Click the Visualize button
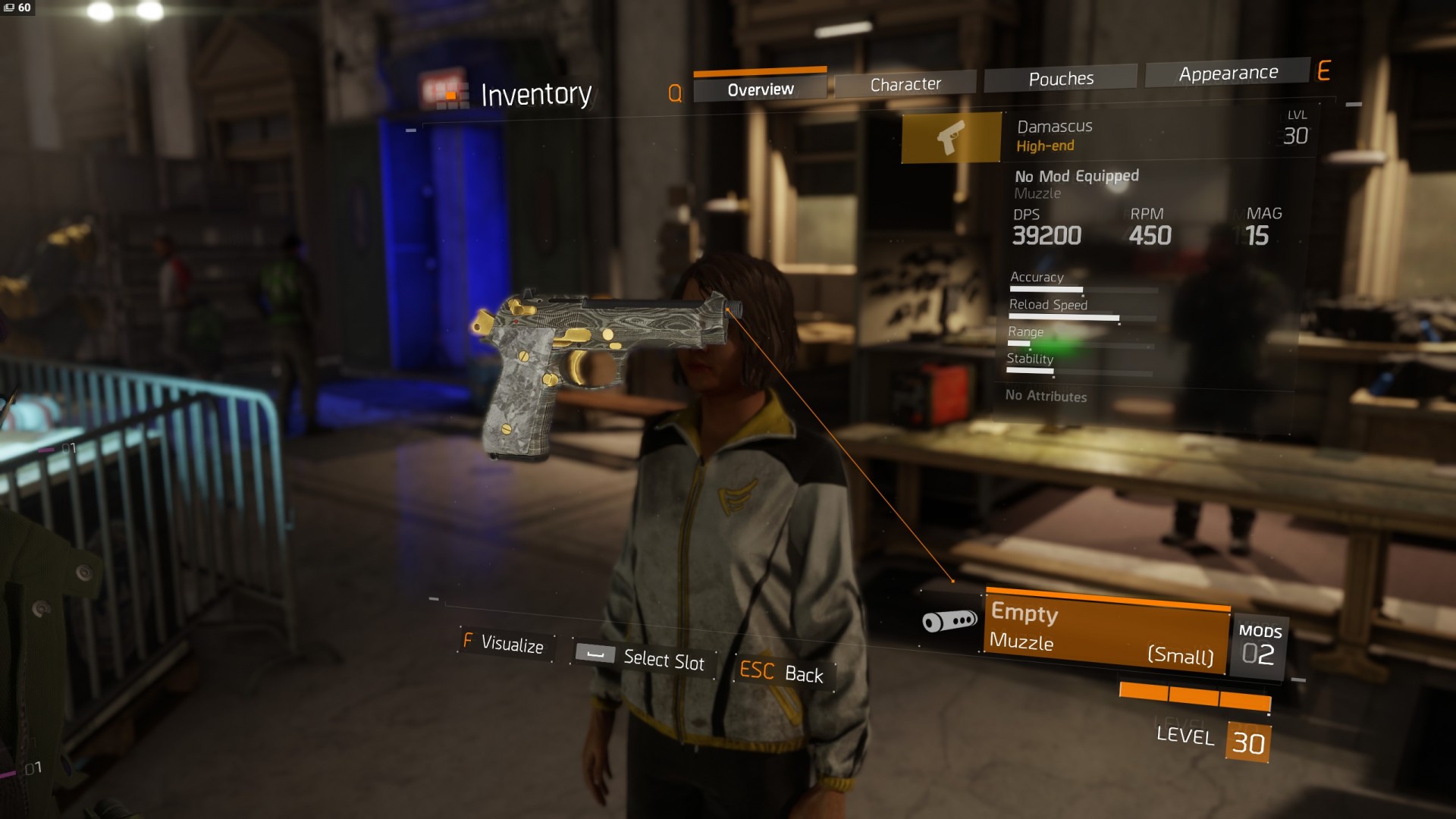Viewport: 1456px width, 819px height. (504, 644)
